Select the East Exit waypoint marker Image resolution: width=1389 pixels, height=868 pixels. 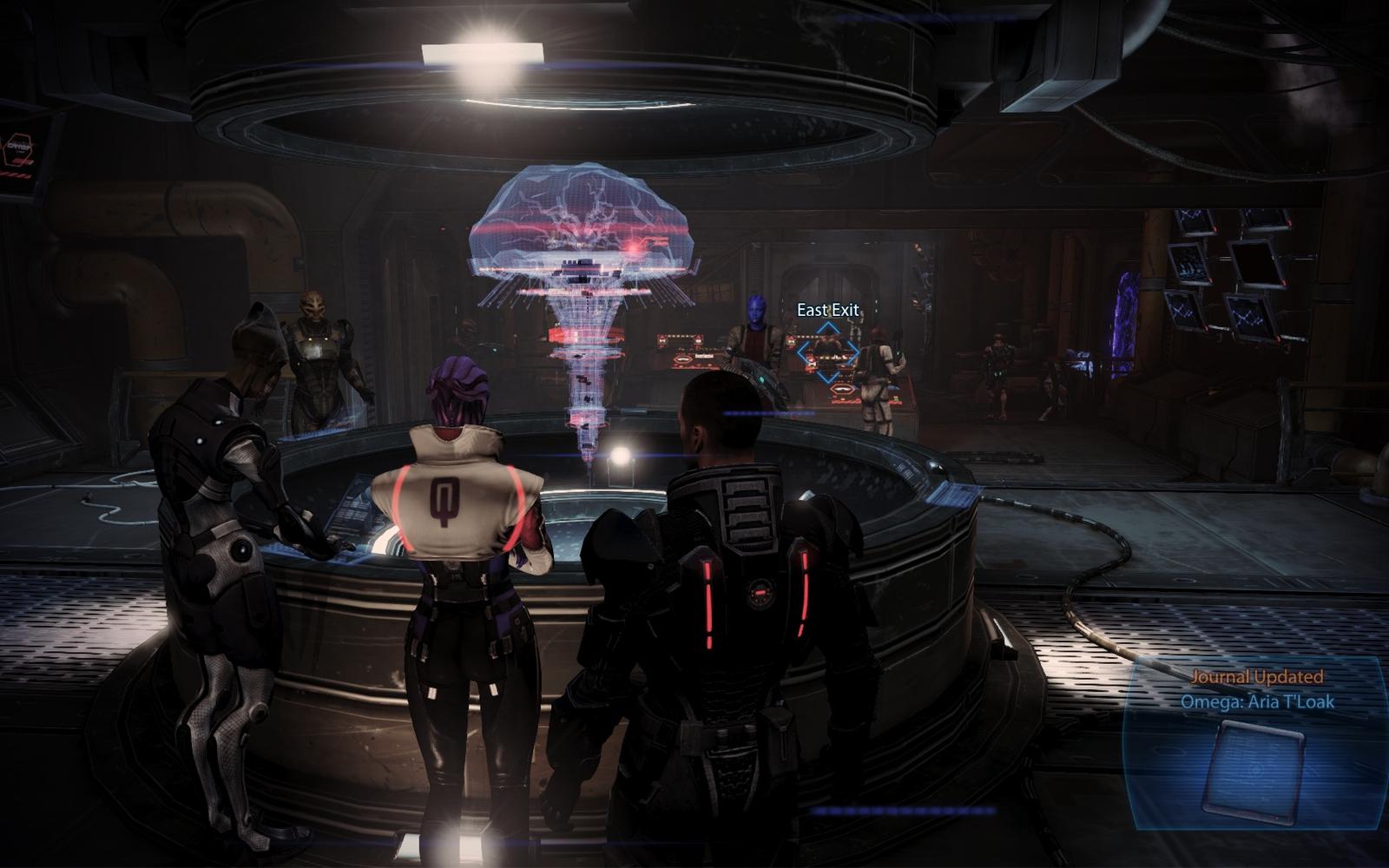point(828,352)
